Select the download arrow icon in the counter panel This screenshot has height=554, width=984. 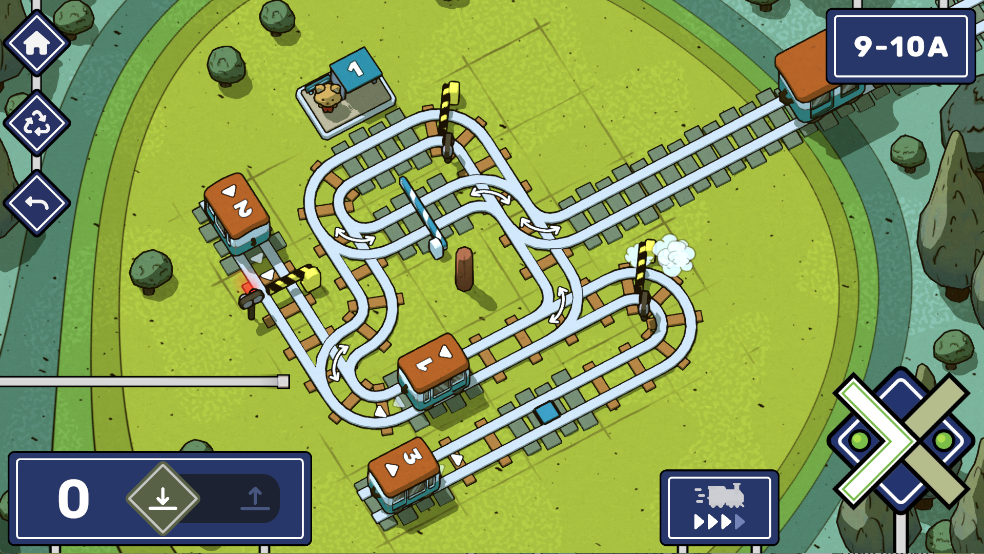(163, 498)
